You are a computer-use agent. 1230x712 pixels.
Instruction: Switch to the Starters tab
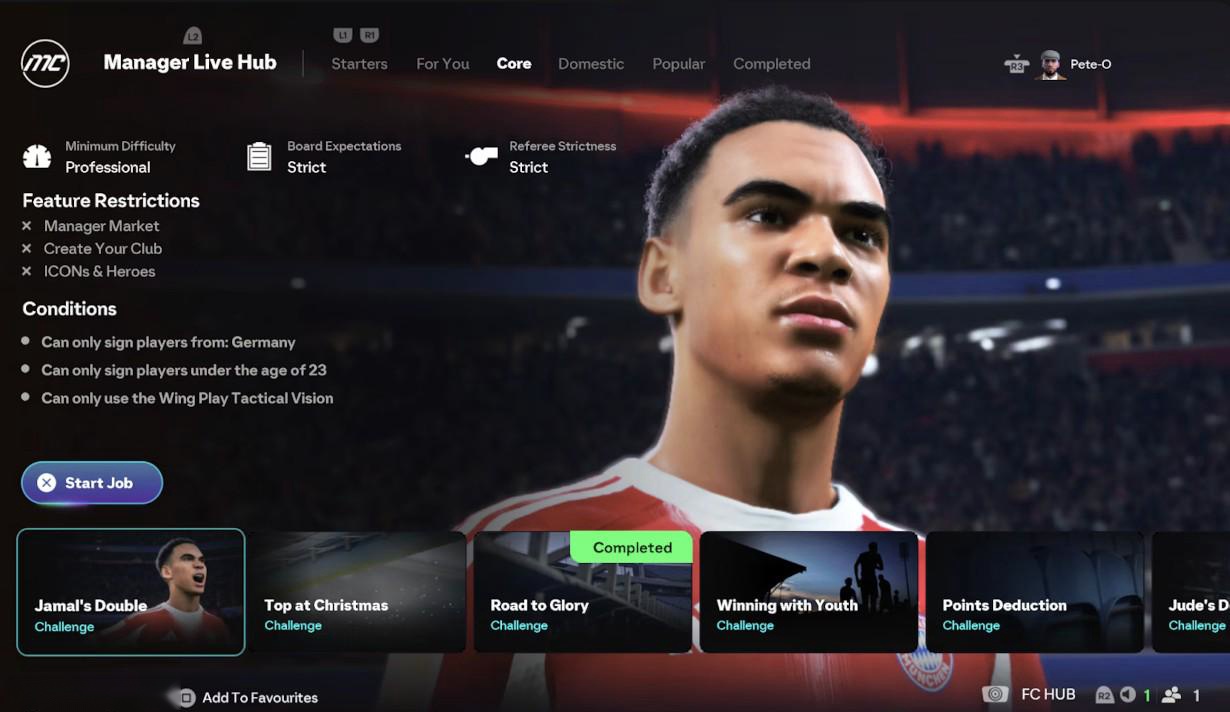(359, 64)
